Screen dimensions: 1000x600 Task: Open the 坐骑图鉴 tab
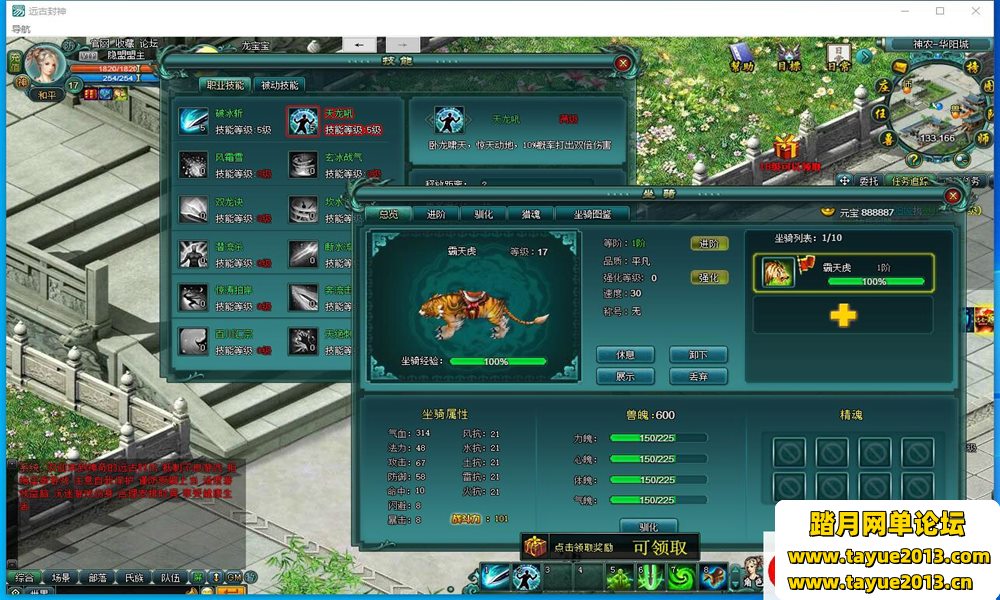(600, 214)
